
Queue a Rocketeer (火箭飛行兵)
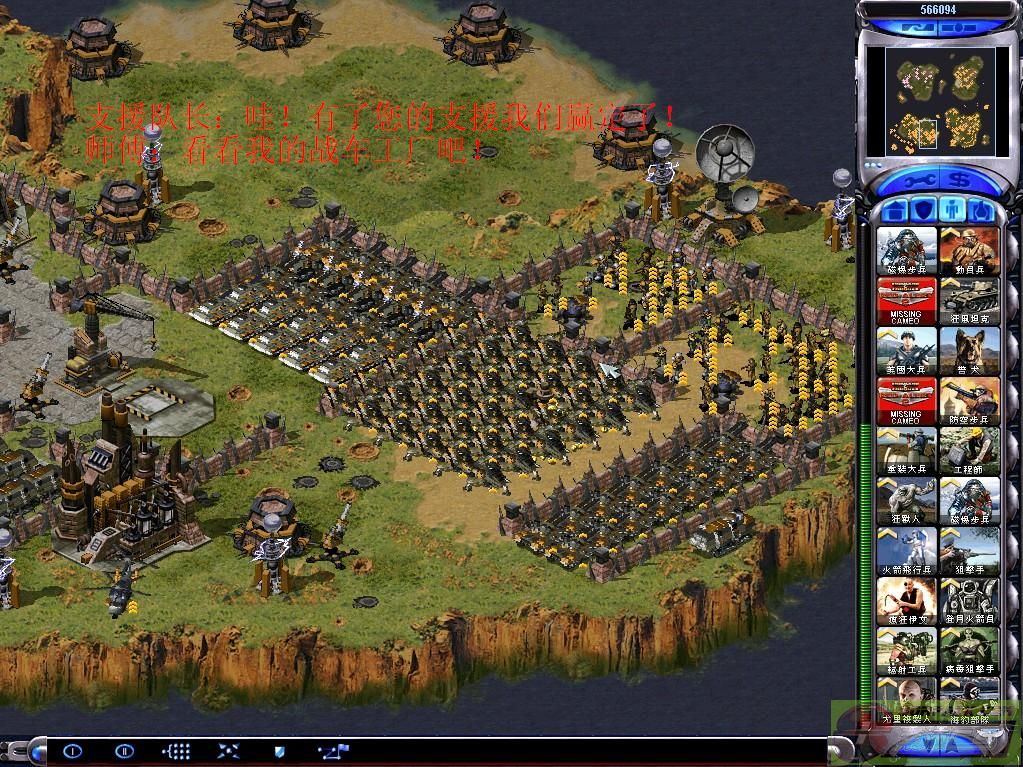(907, 551)
